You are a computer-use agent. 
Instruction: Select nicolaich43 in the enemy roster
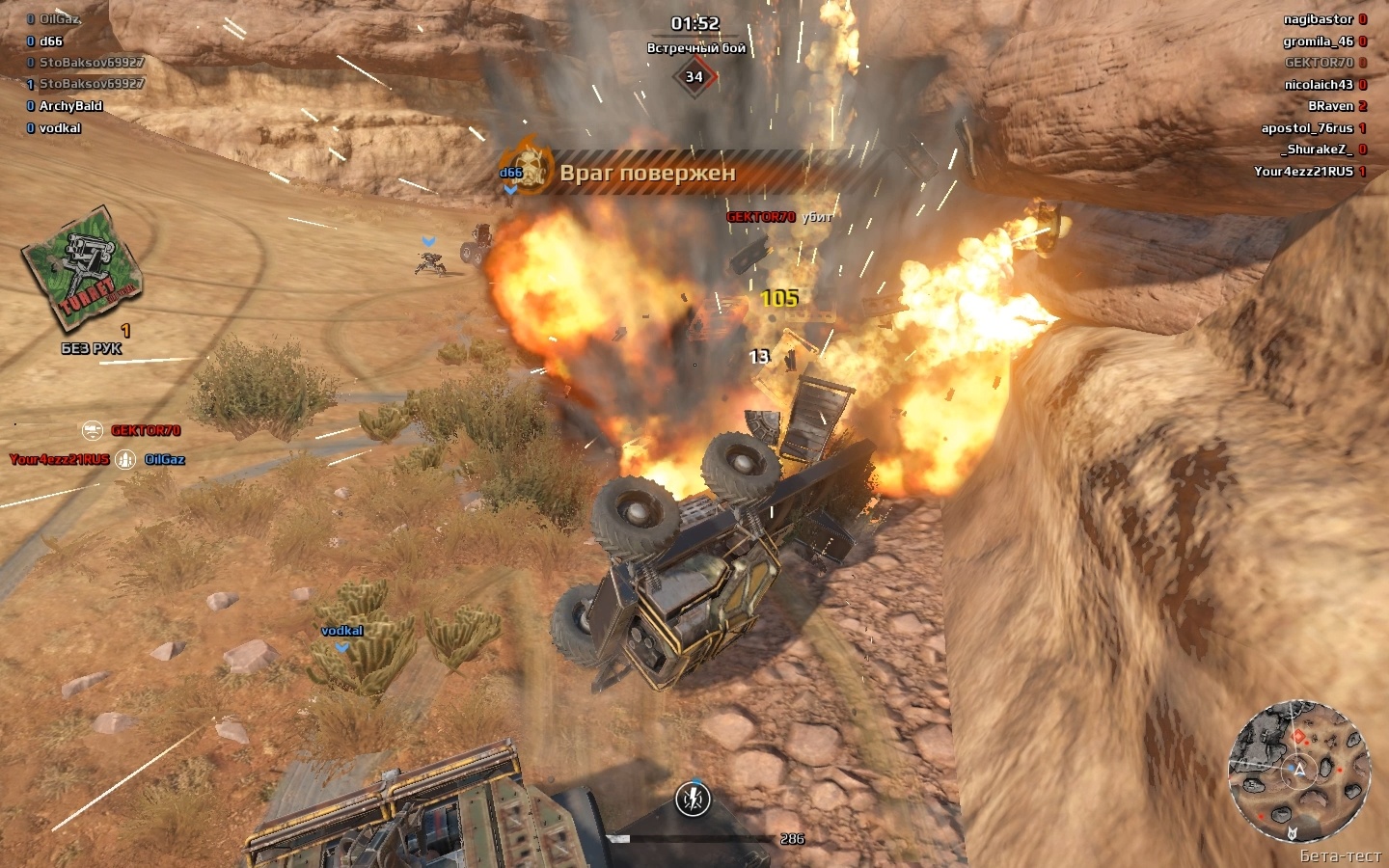point(1319,85)
